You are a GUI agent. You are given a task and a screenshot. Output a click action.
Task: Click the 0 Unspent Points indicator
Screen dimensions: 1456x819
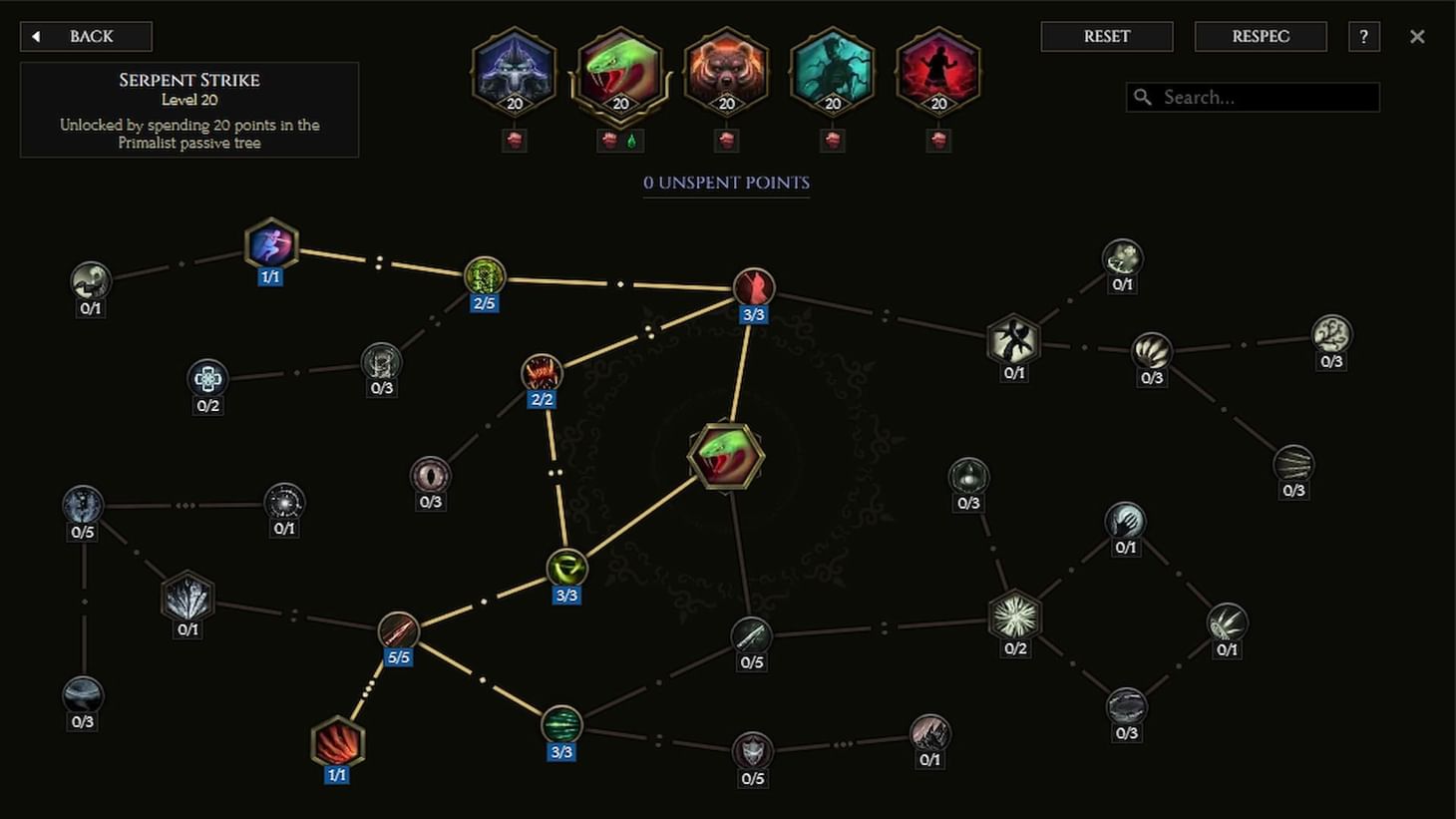coord(726,184)
